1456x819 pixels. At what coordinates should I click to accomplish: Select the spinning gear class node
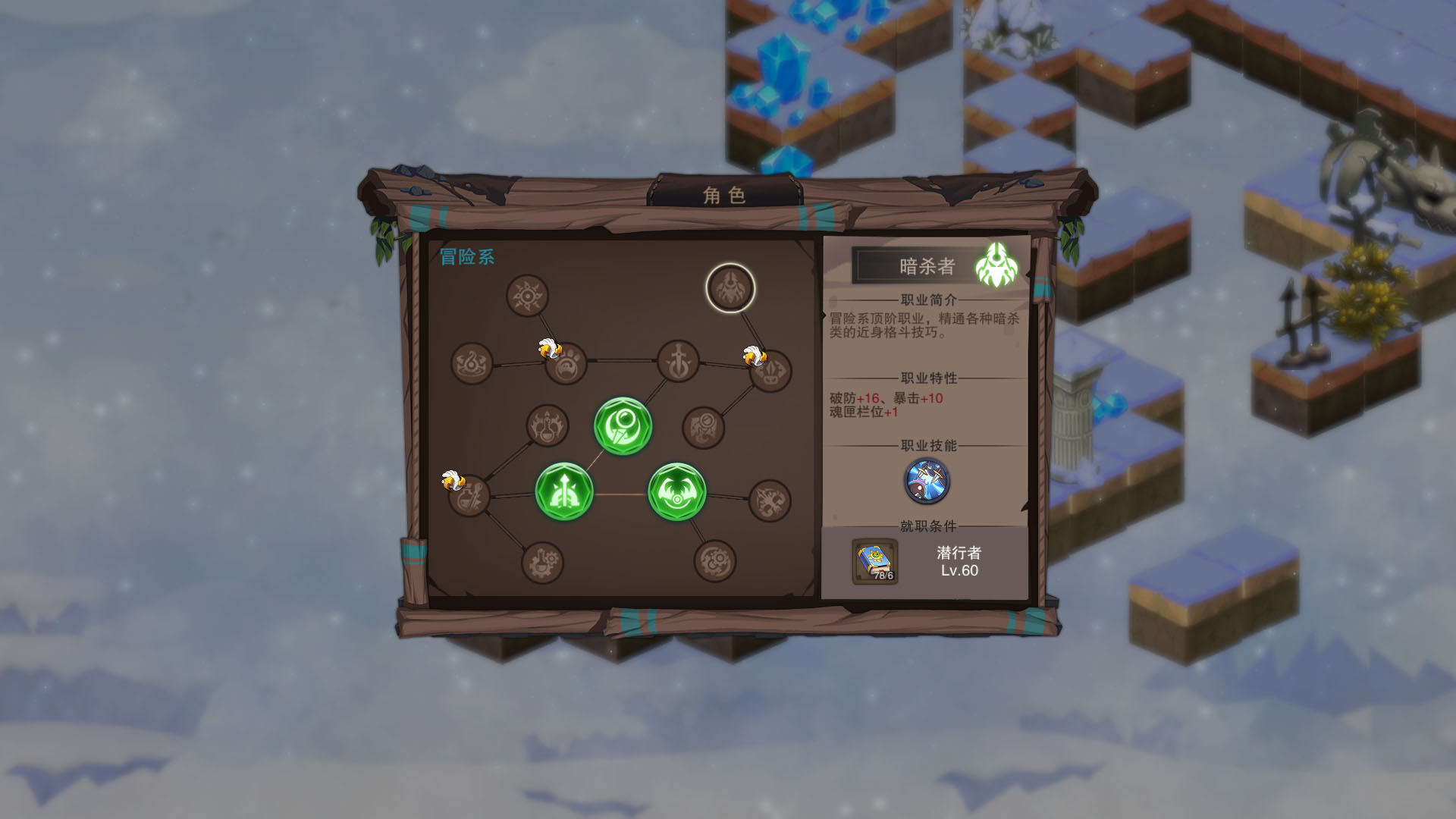click(x=714, y=561)
